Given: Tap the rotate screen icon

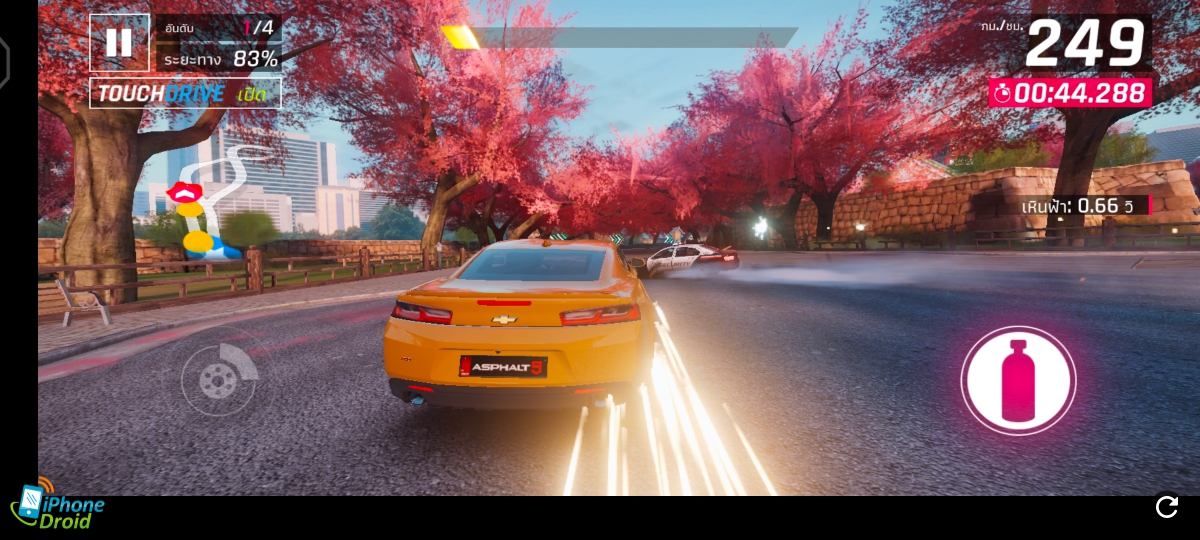Looking at the screenshot, I should pyautogui.click(x=1167, y=507).
